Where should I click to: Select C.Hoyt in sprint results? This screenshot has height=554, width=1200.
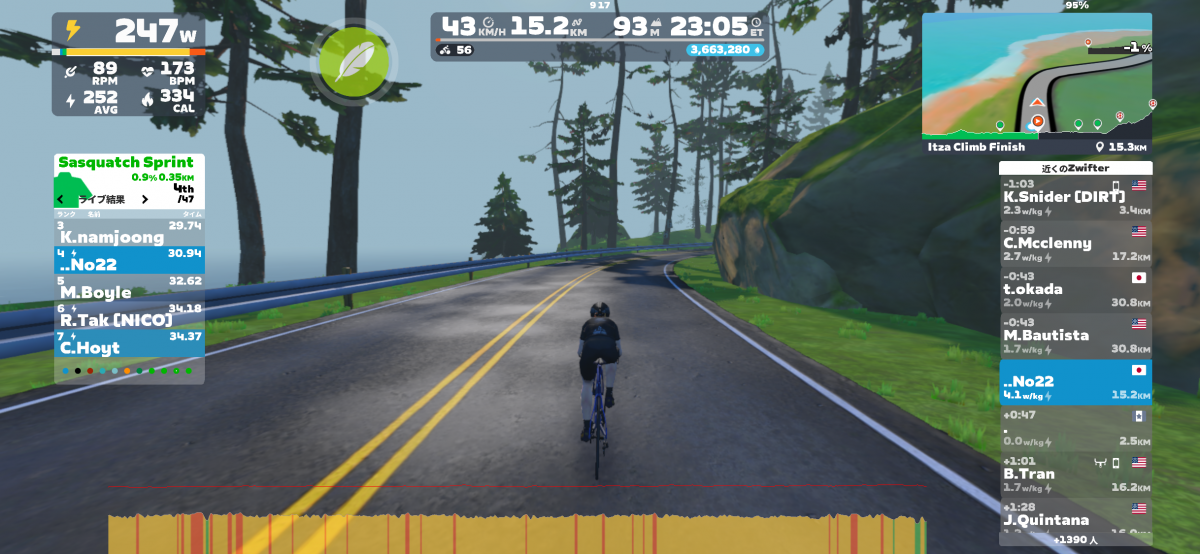click(129, 344)
